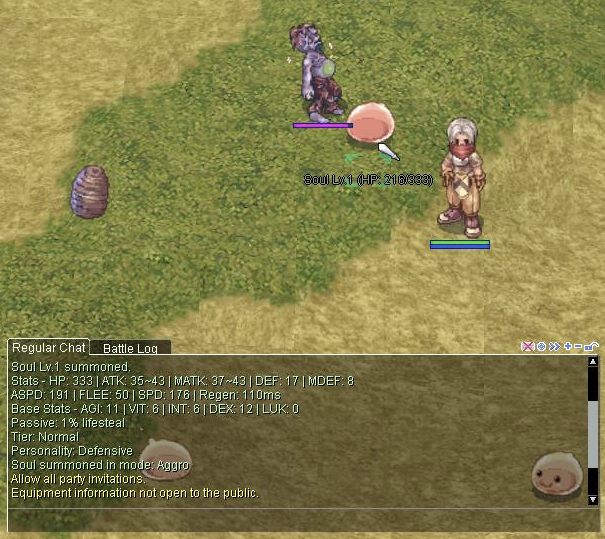This screenshot has width=605, height=539.
Task: Click the chat scrollbar's up arrow
Action: click(x=593, y=363)
